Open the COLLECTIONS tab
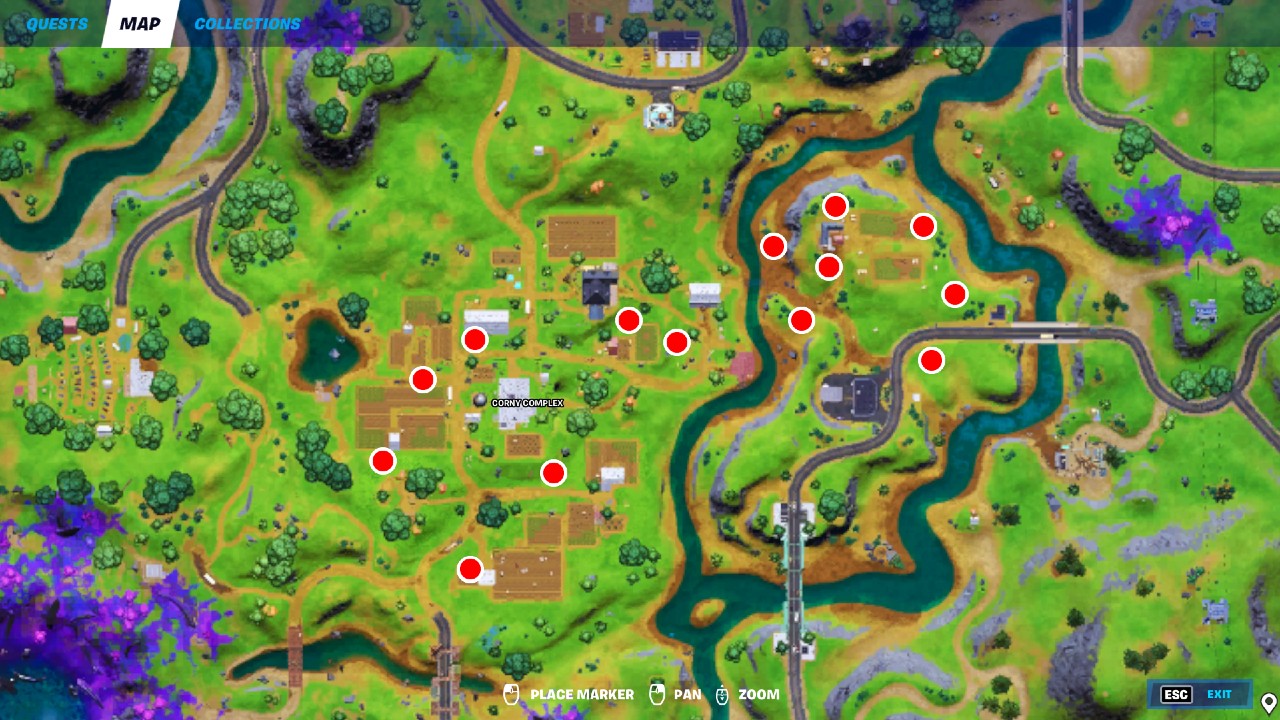The height and width of the screenshot is (720, 1280). point(246,23)
